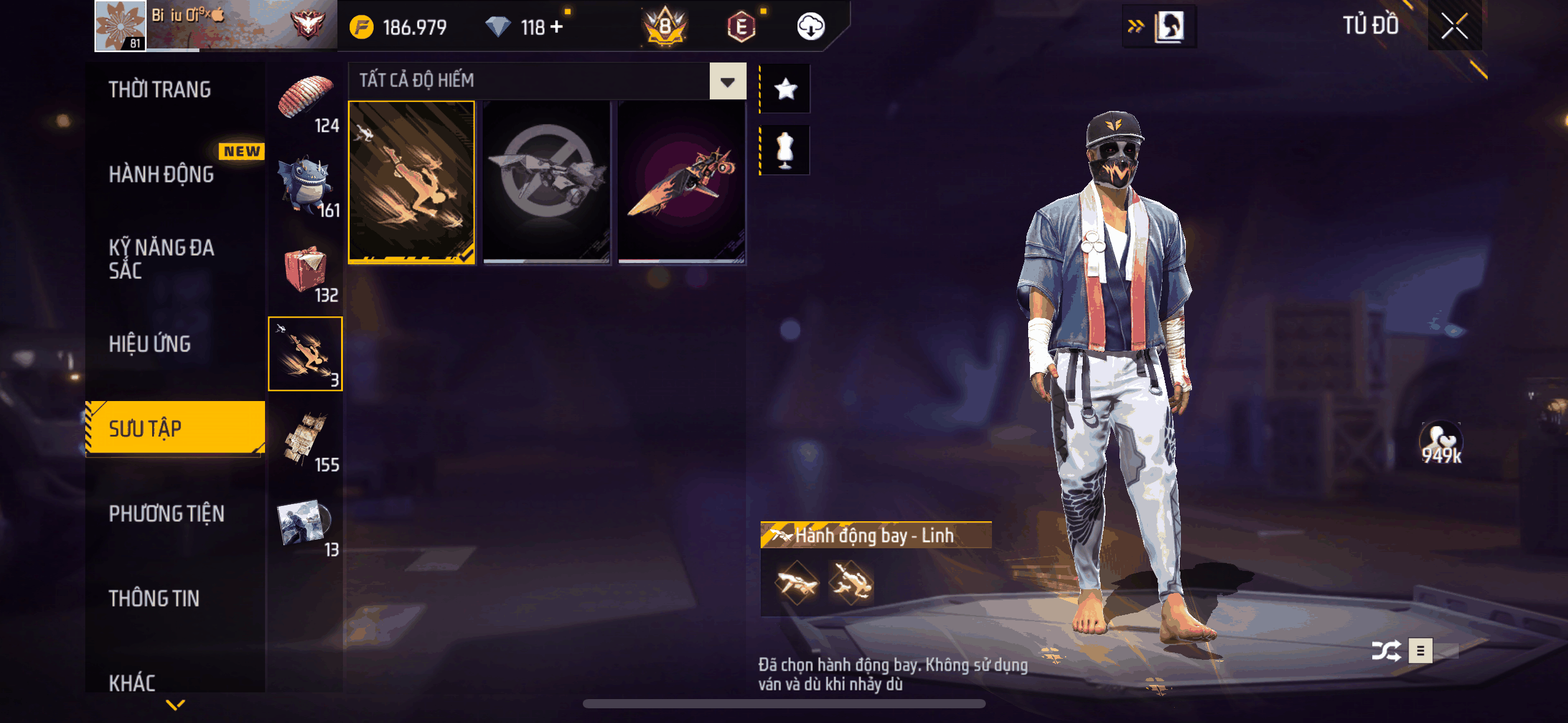Open the red gift box subcategory
Screen dimensions: 1568x723
[306, 270]
